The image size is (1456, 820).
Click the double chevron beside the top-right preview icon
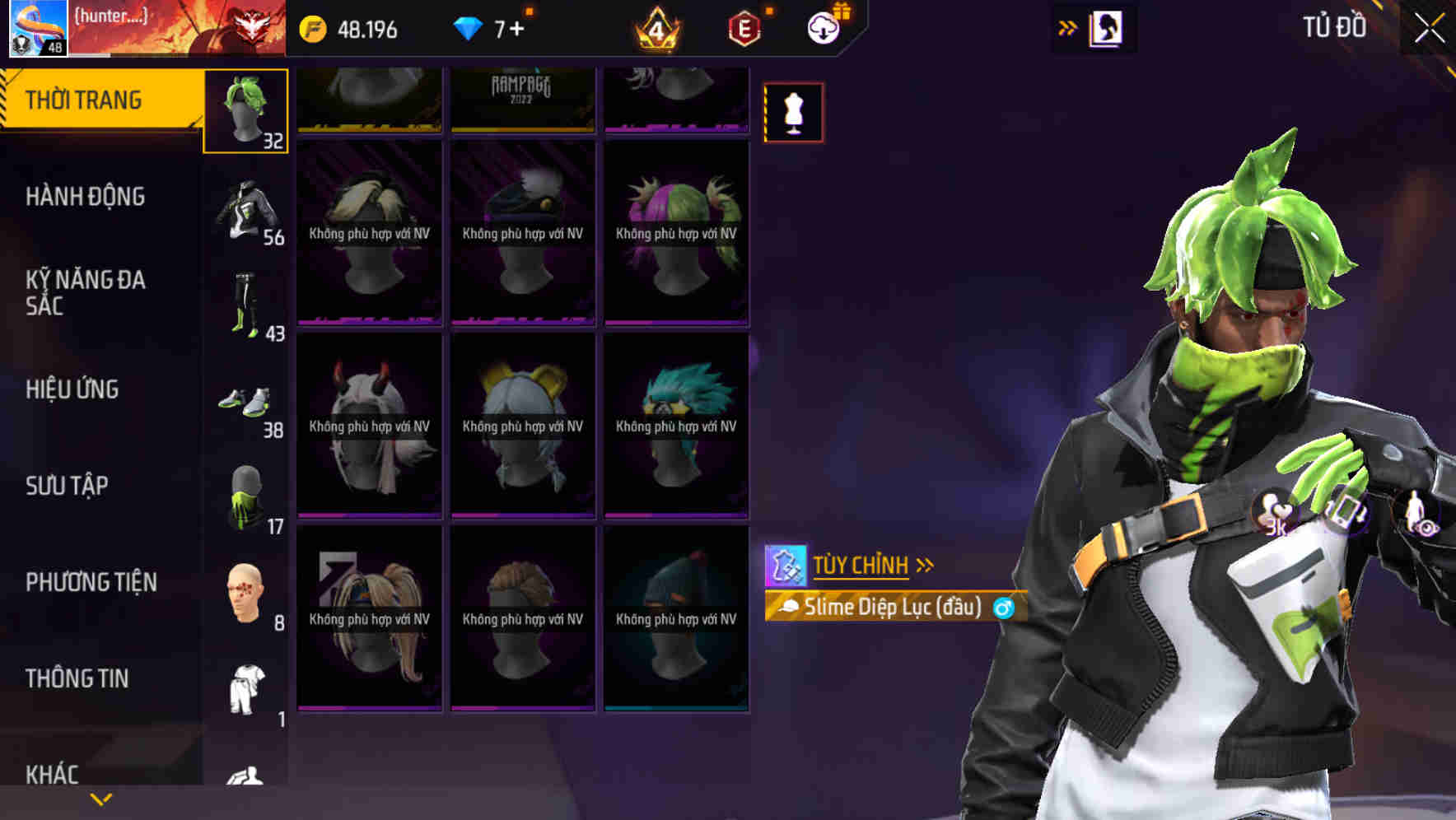pyautogui.click(x=1068, y=27)
